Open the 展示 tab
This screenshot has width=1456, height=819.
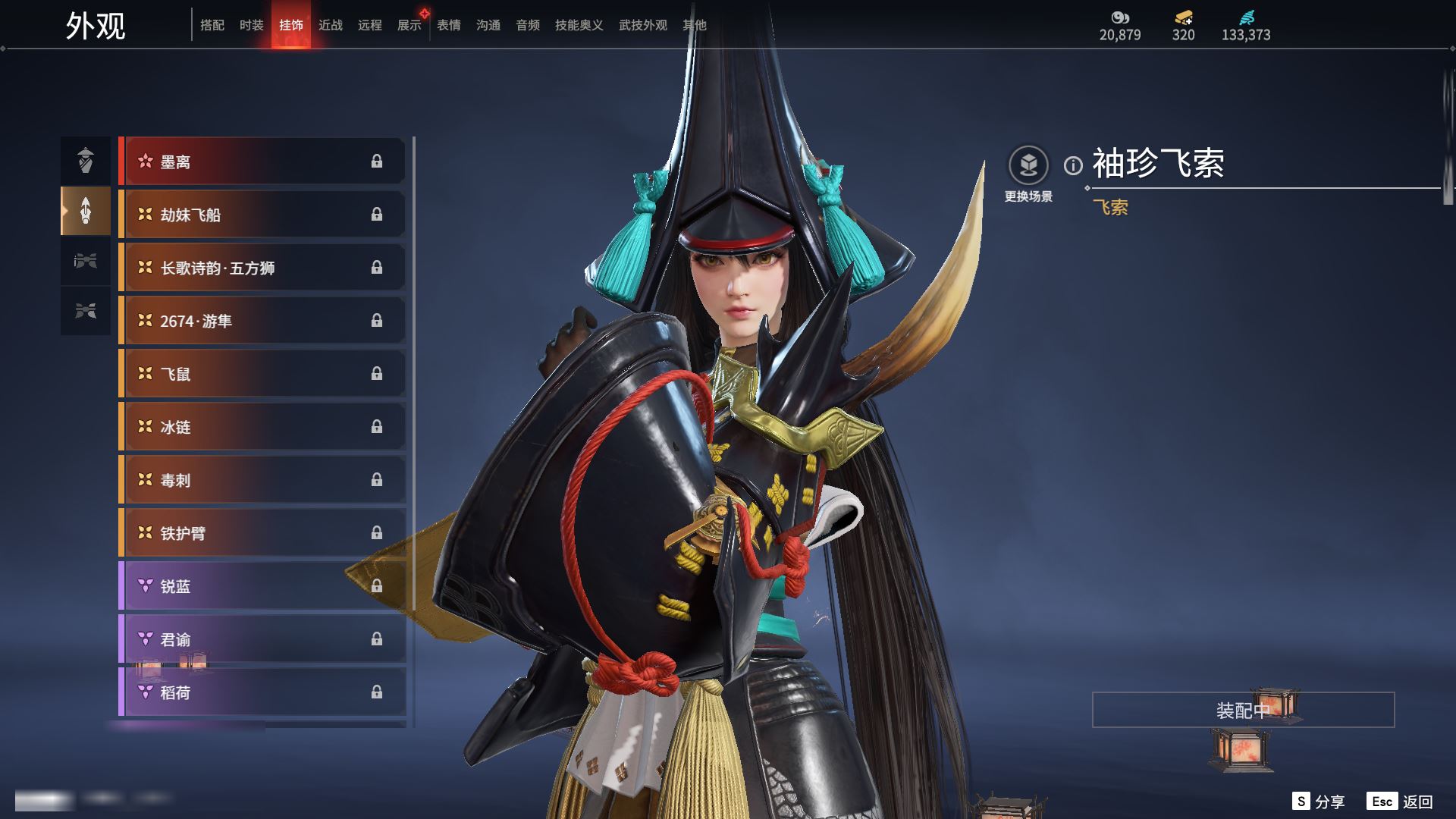click(409, 25)
